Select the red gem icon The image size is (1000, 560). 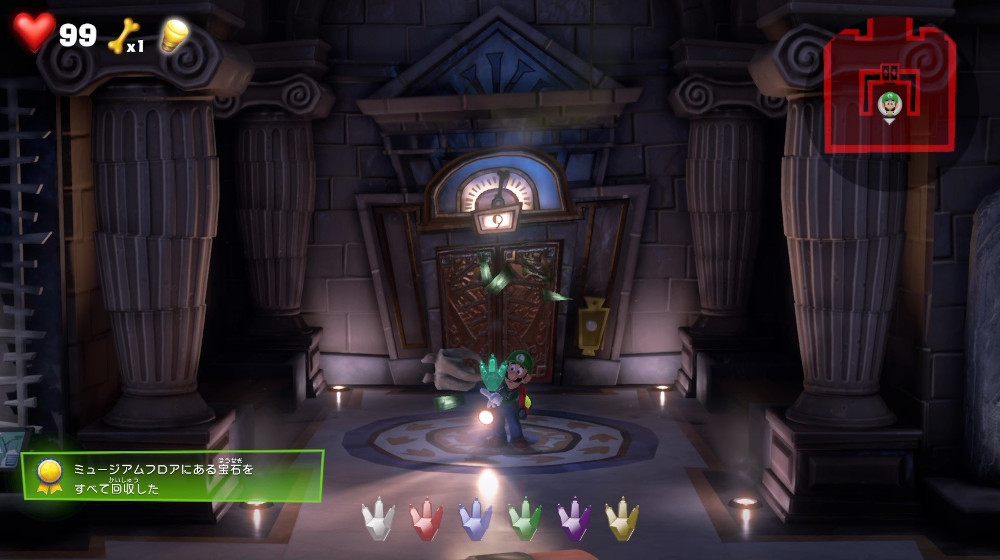point(426,519)
